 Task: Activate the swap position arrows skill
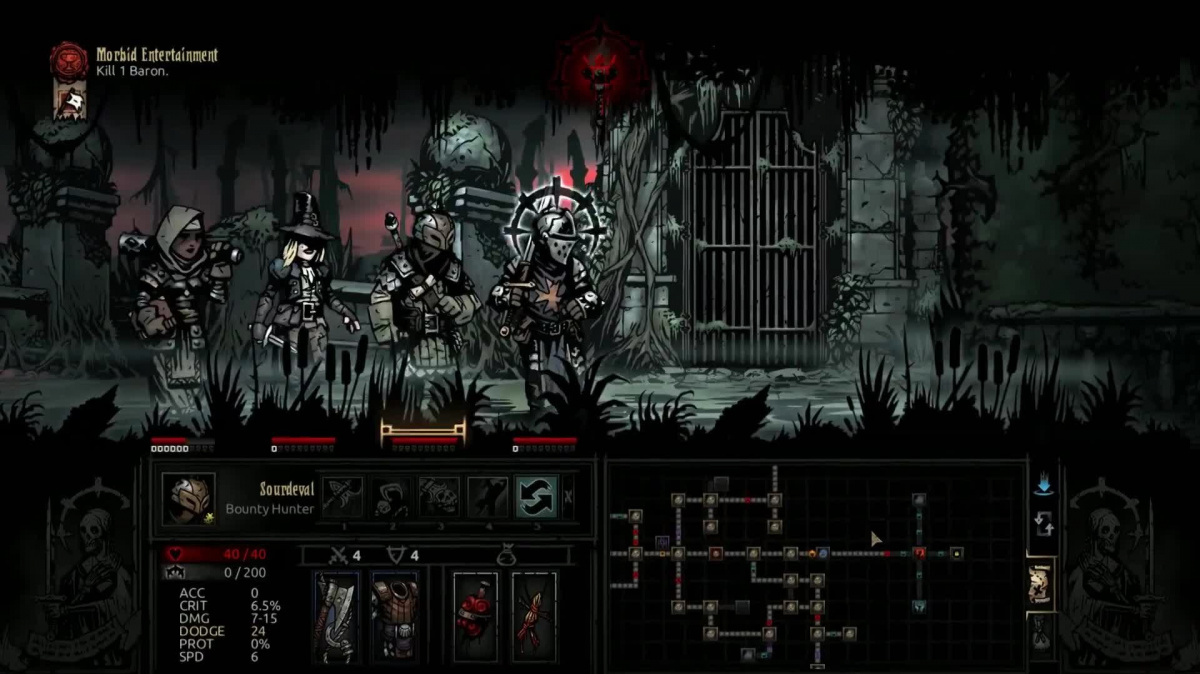(536, 497)
